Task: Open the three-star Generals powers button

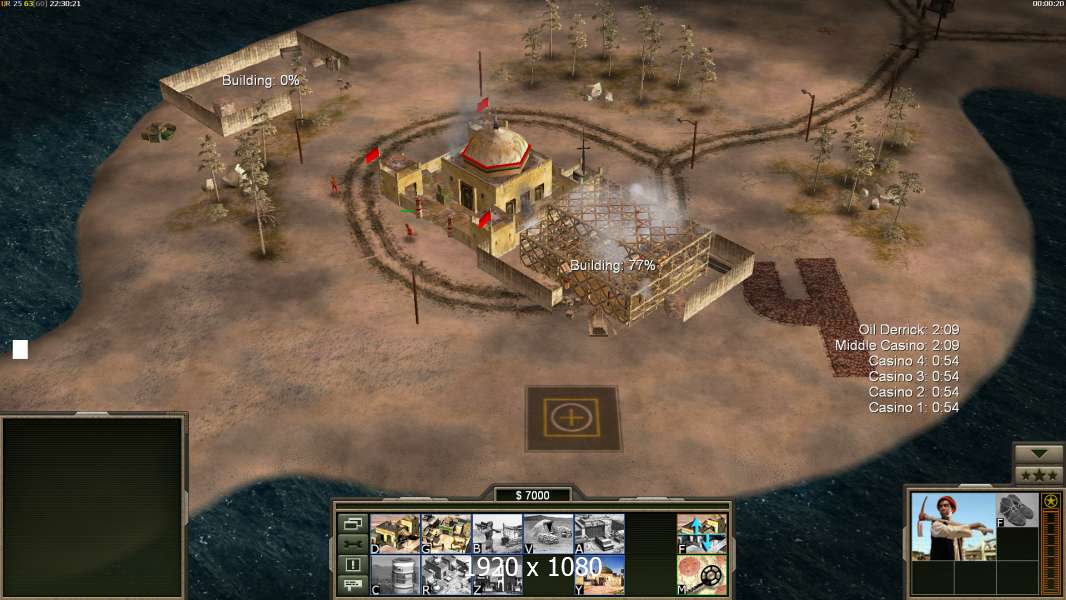Action: [1039, 475]
